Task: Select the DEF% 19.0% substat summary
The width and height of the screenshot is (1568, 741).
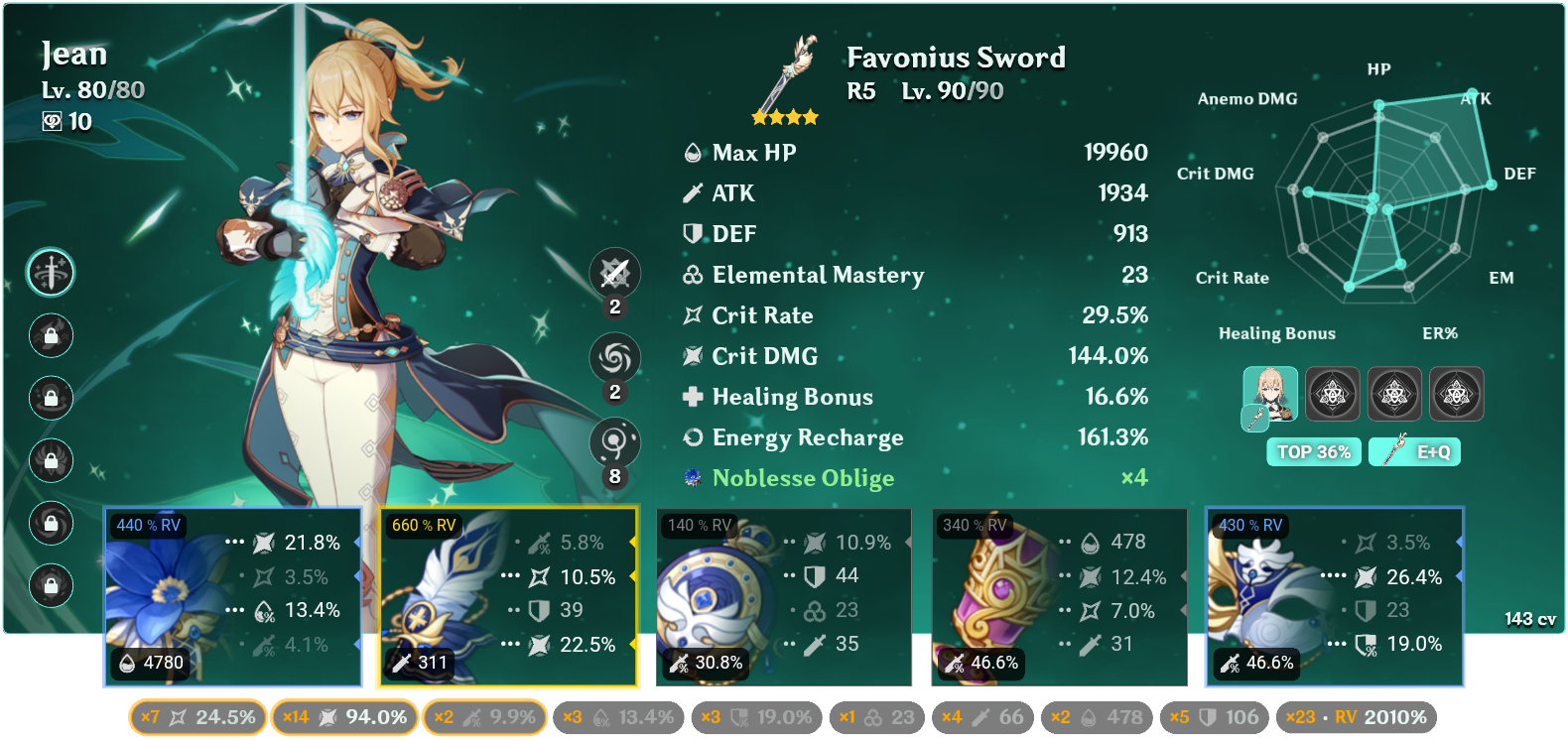Action: click(756, 717)
